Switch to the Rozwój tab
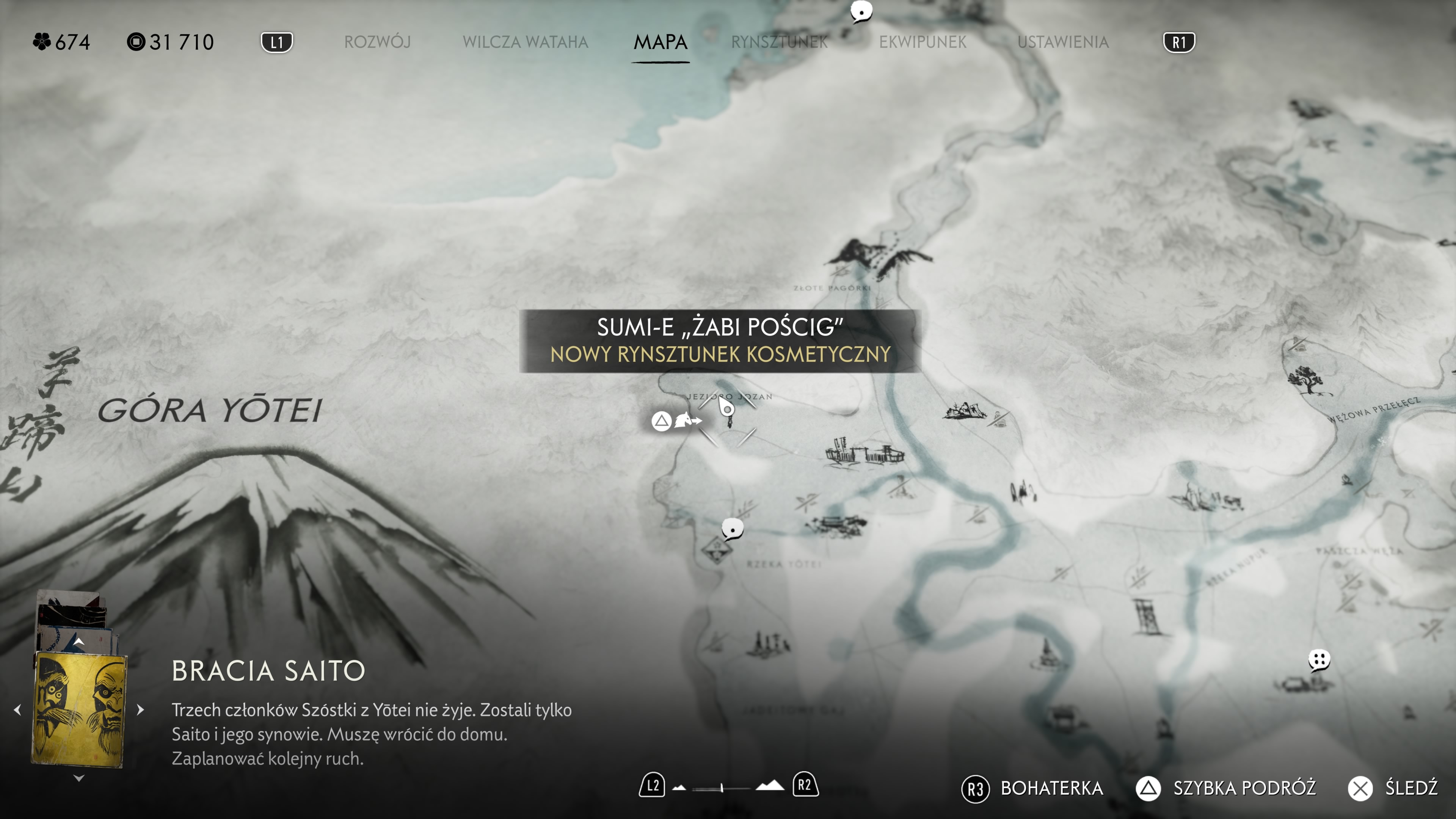Screen dimensions: 1456x819 [x=377, y=42]
